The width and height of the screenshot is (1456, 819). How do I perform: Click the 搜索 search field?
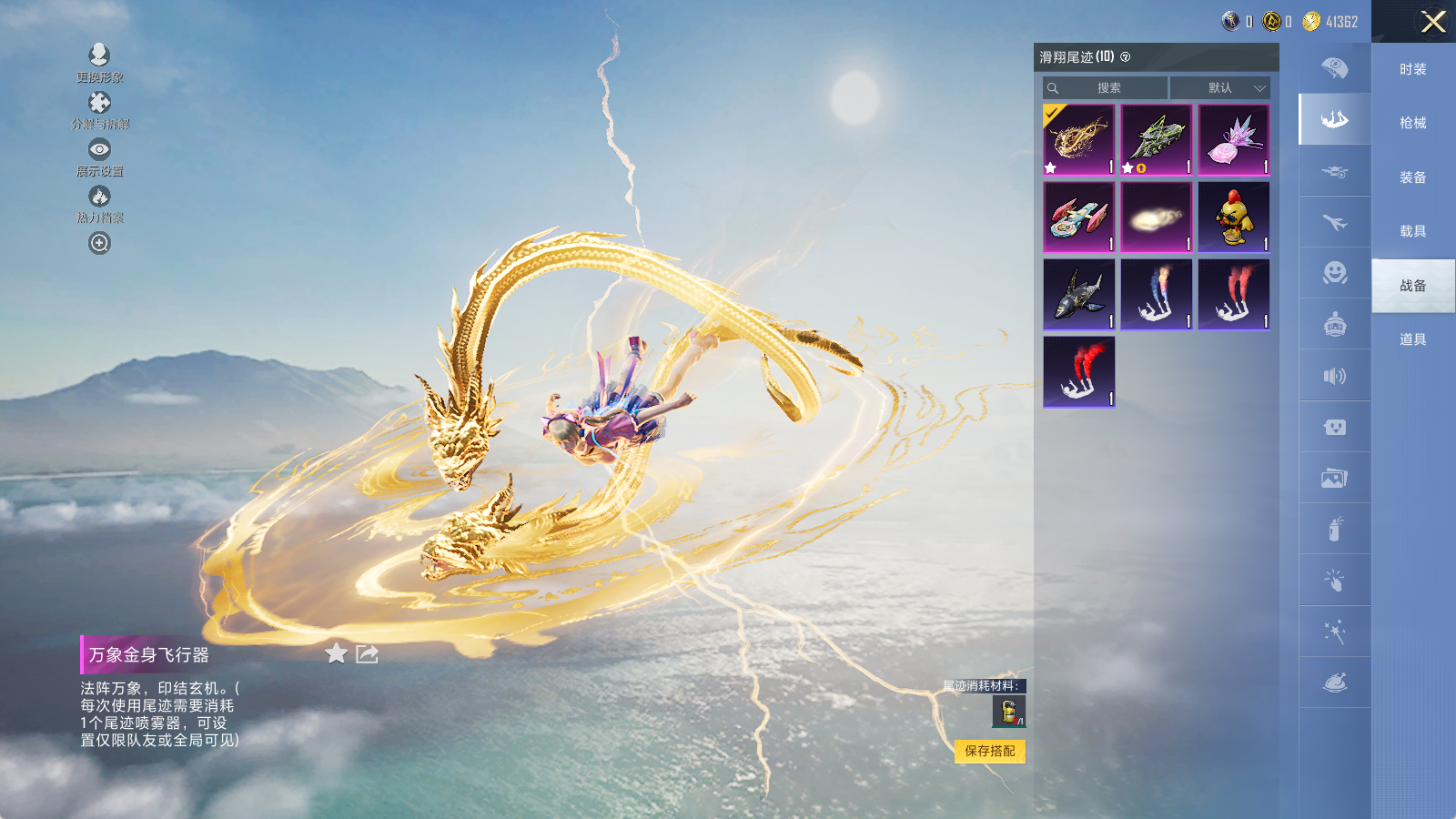pyautogui.click(x=1106, y=87)
